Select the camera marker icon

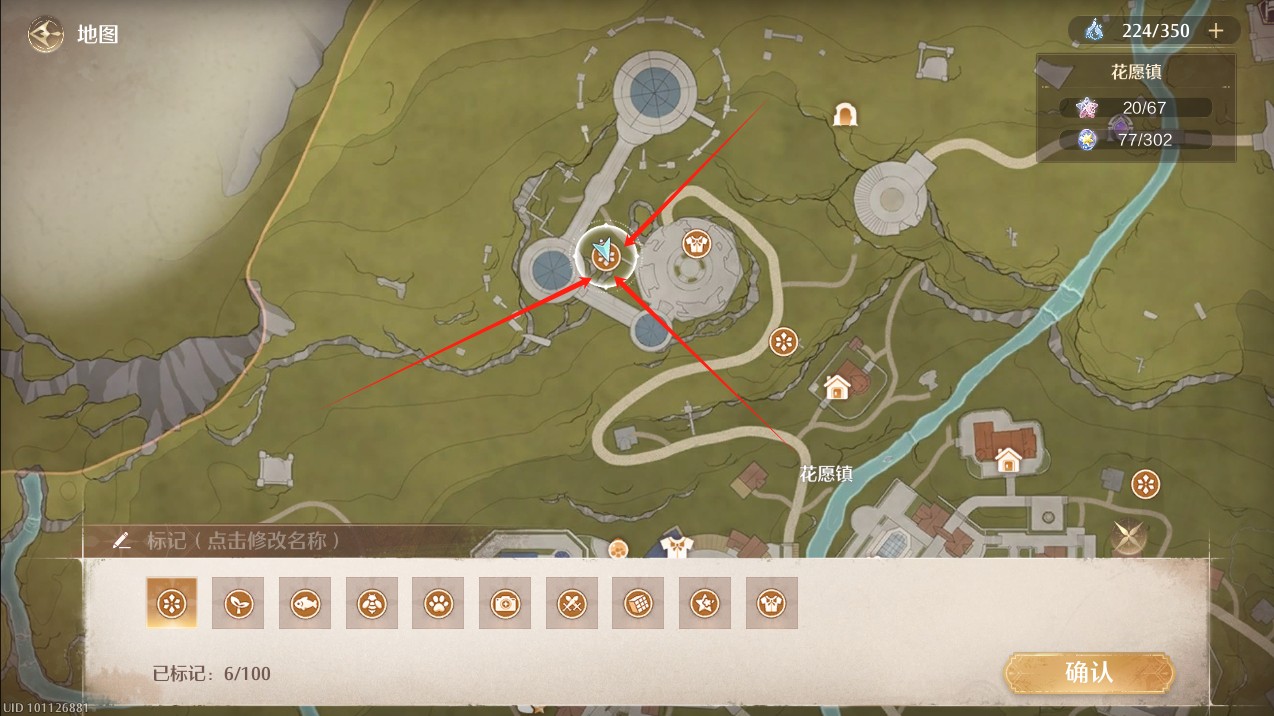pos(505,603)
